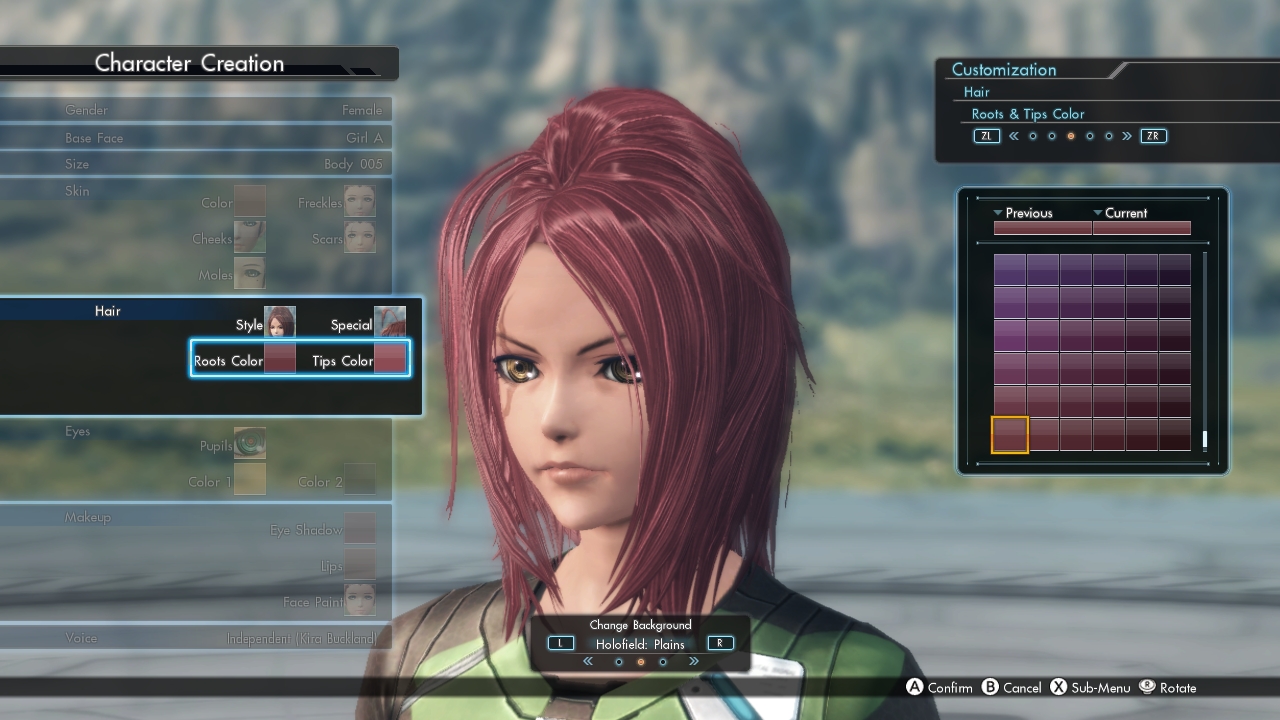Open the Moles thumbnail
The image size is (1280, 720).
point(250,272)
